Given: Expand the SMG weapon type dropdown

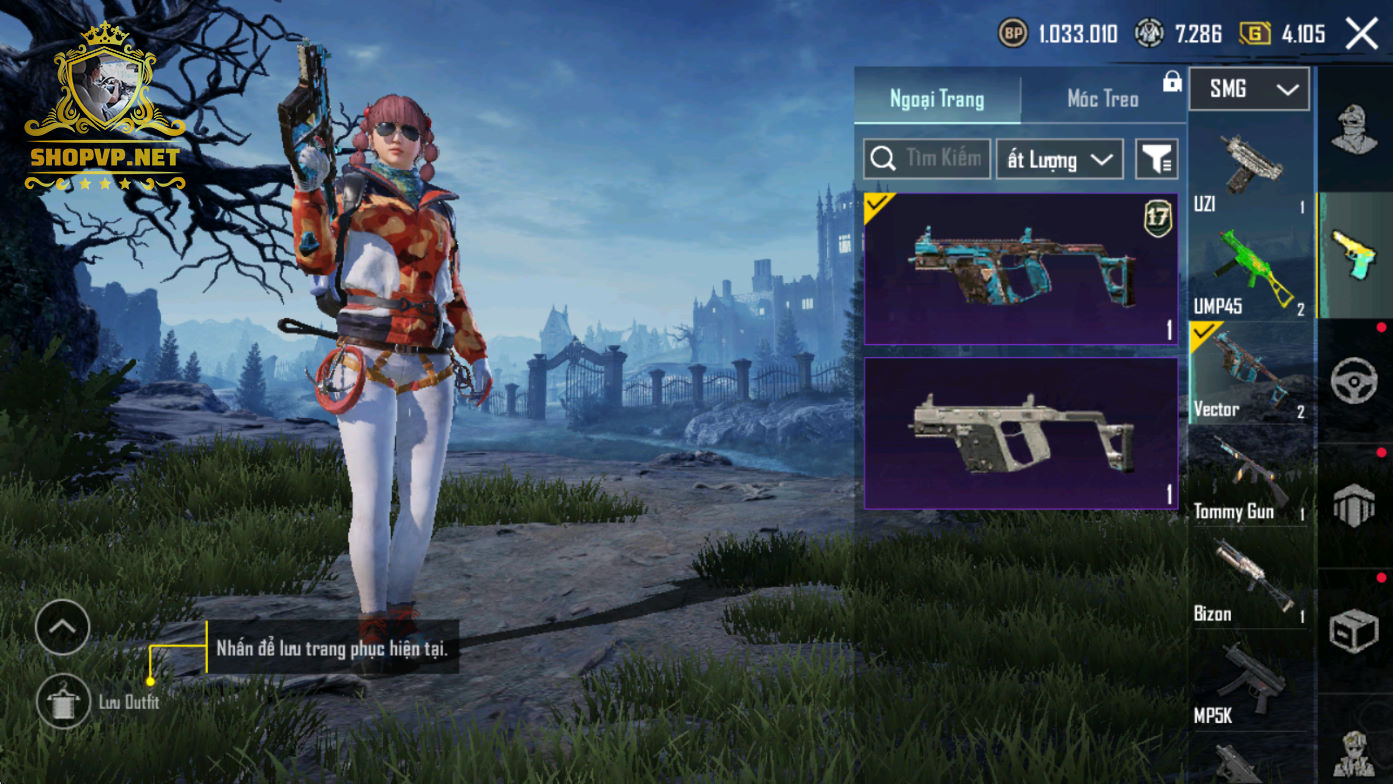Looking at the screenshot, I should 1250,90.
